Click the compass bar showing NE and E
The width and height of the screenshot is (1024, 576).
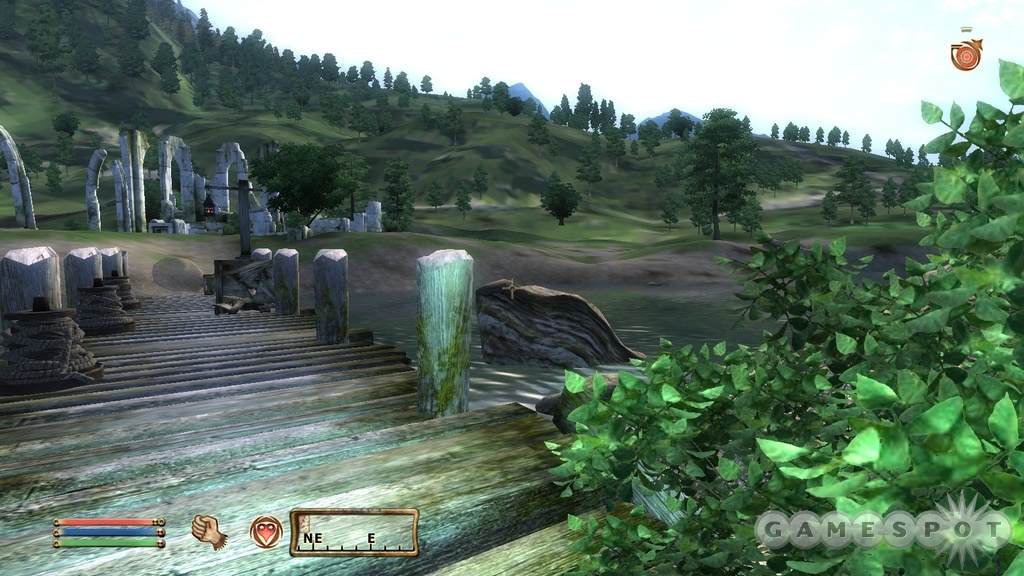pos(354,532)
